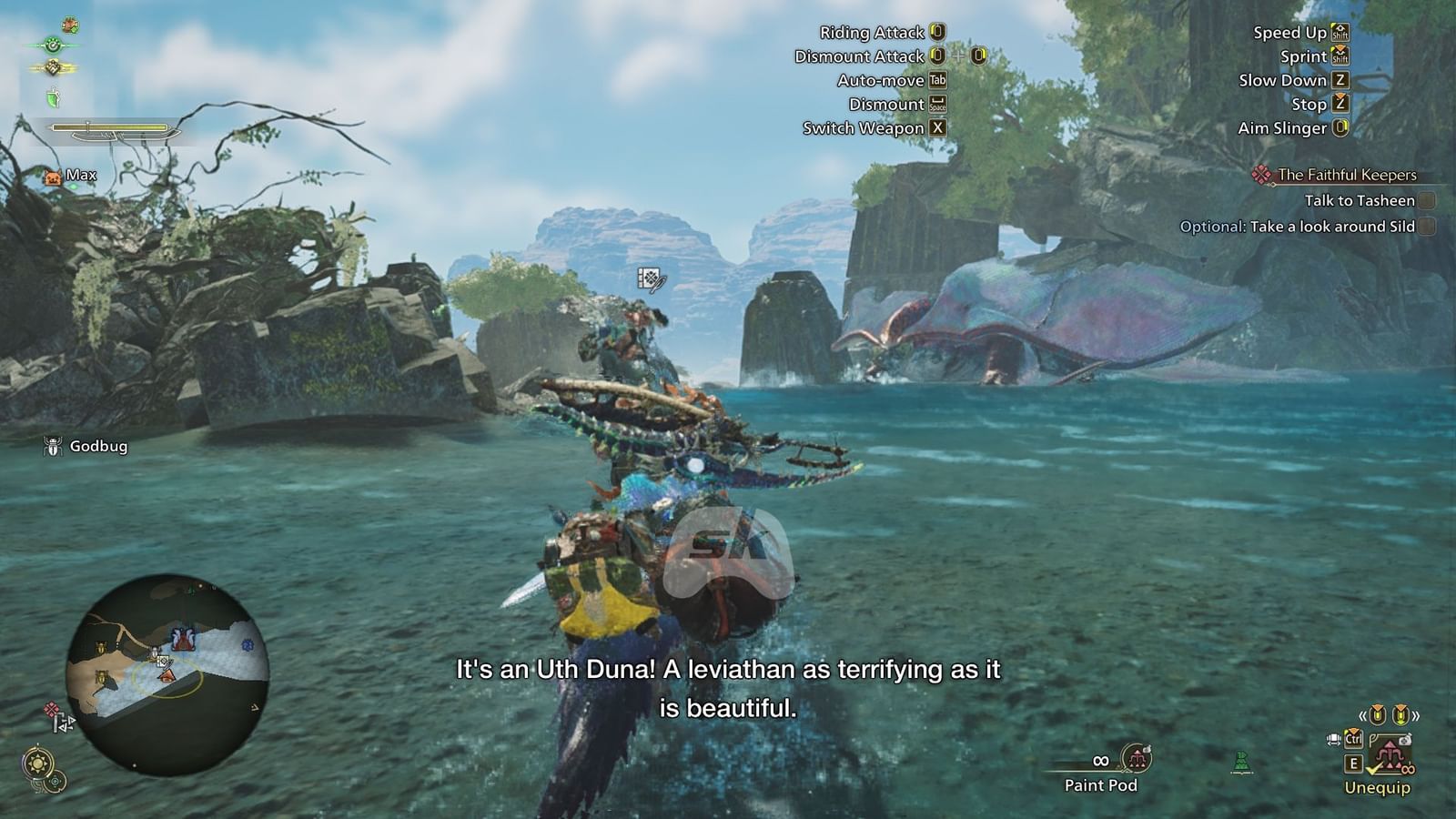Click the right arrow to cycle item bar

[x=1416, y=715]
